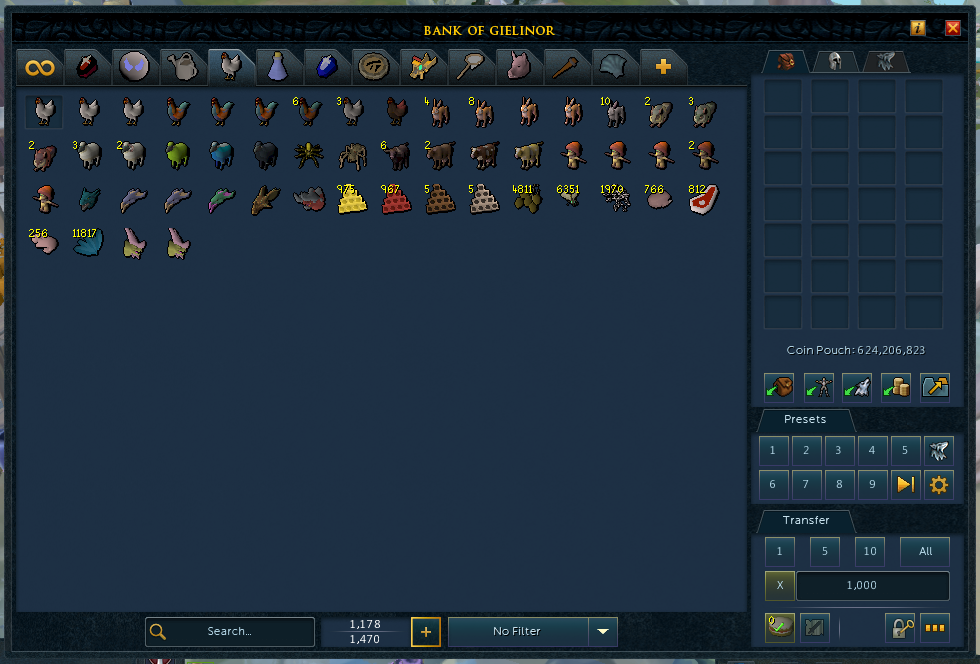Expand the No Filter dropdown
980x664 pixels.
[602, 631]
